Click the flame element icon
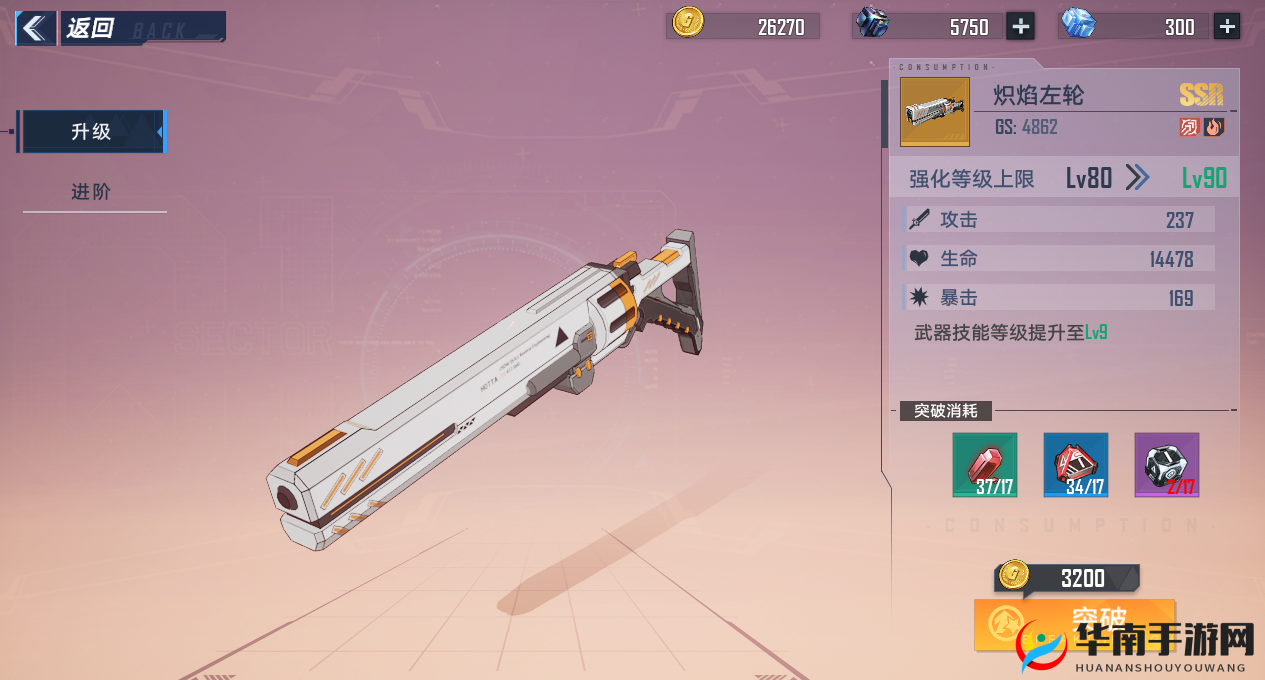 [x=1214, y=127]
